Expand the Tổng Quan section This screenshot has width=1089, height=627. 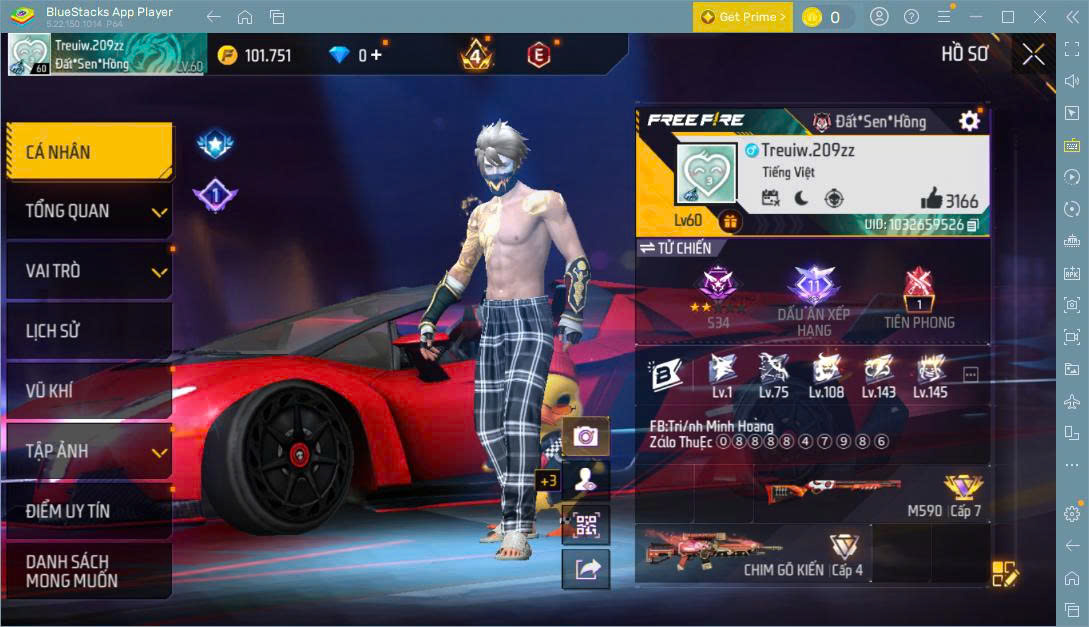[x=88, y=211]
